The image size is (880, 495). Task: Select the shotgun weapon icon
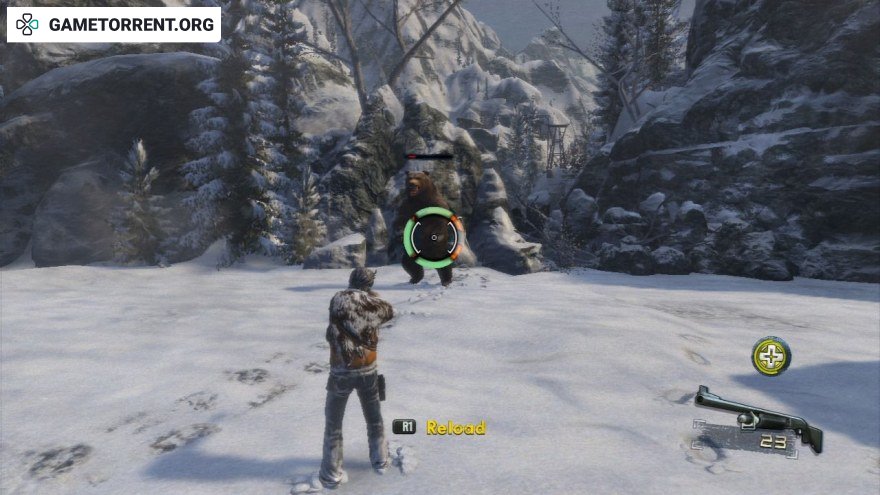point(757,411)
